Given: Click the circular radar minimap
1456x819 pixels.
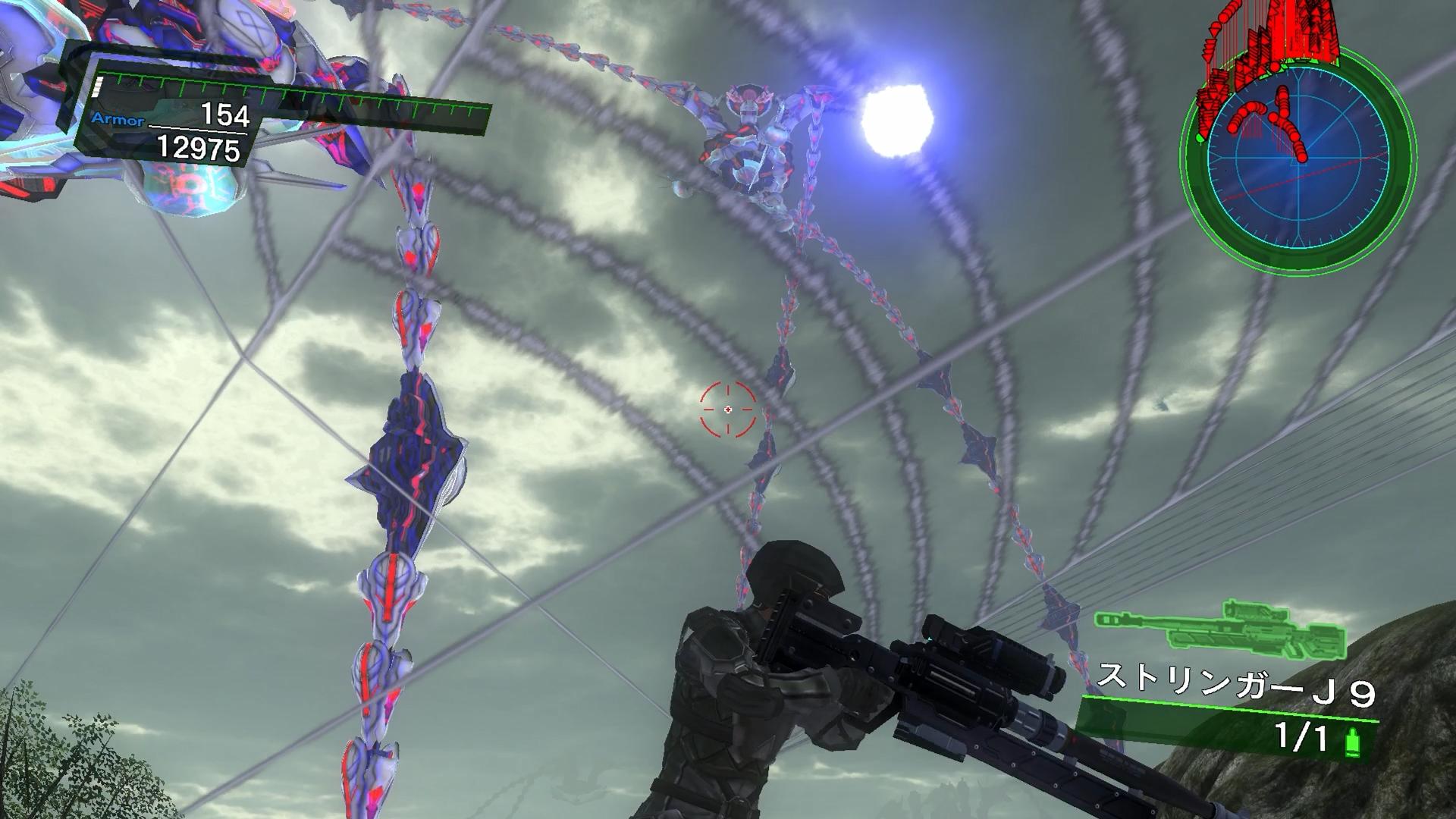Looking at the screenshot, I should point(1298,161).
